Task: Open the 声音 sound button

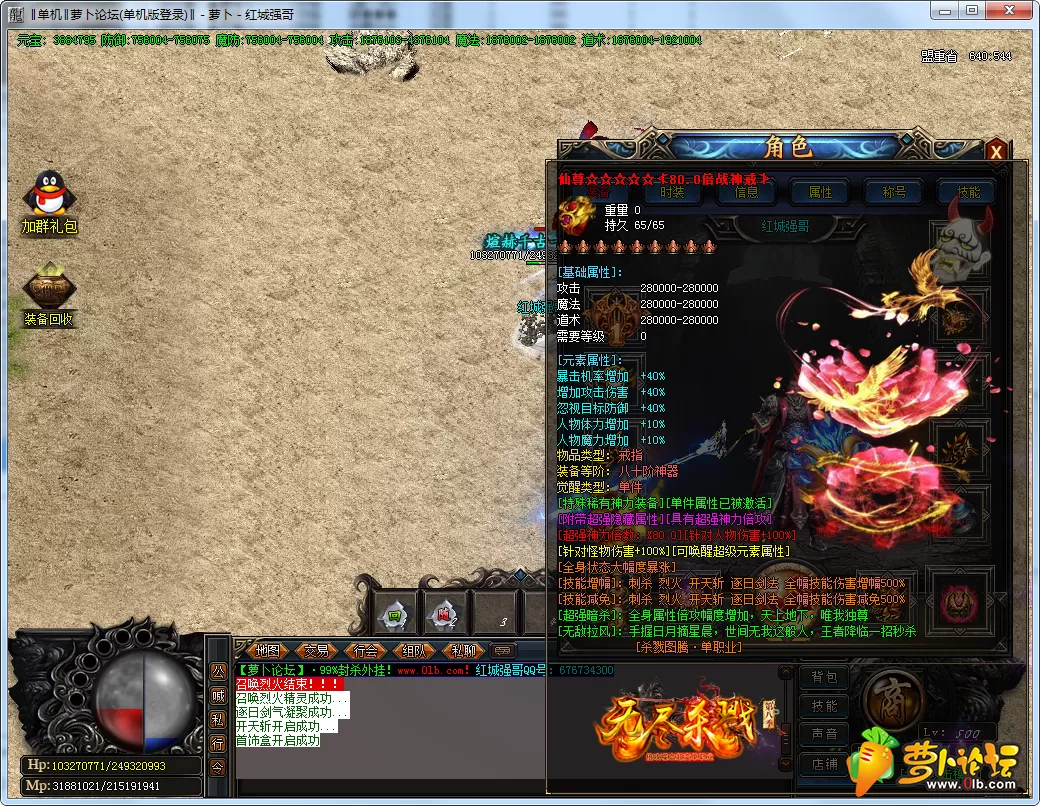Action: pos(824,734)
